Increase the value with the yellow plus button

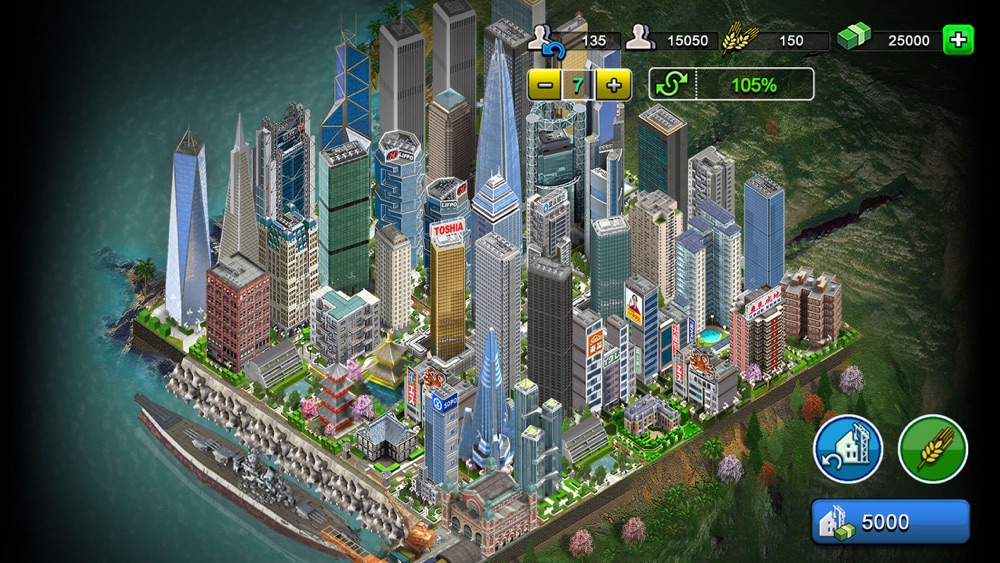coord(613,85)
